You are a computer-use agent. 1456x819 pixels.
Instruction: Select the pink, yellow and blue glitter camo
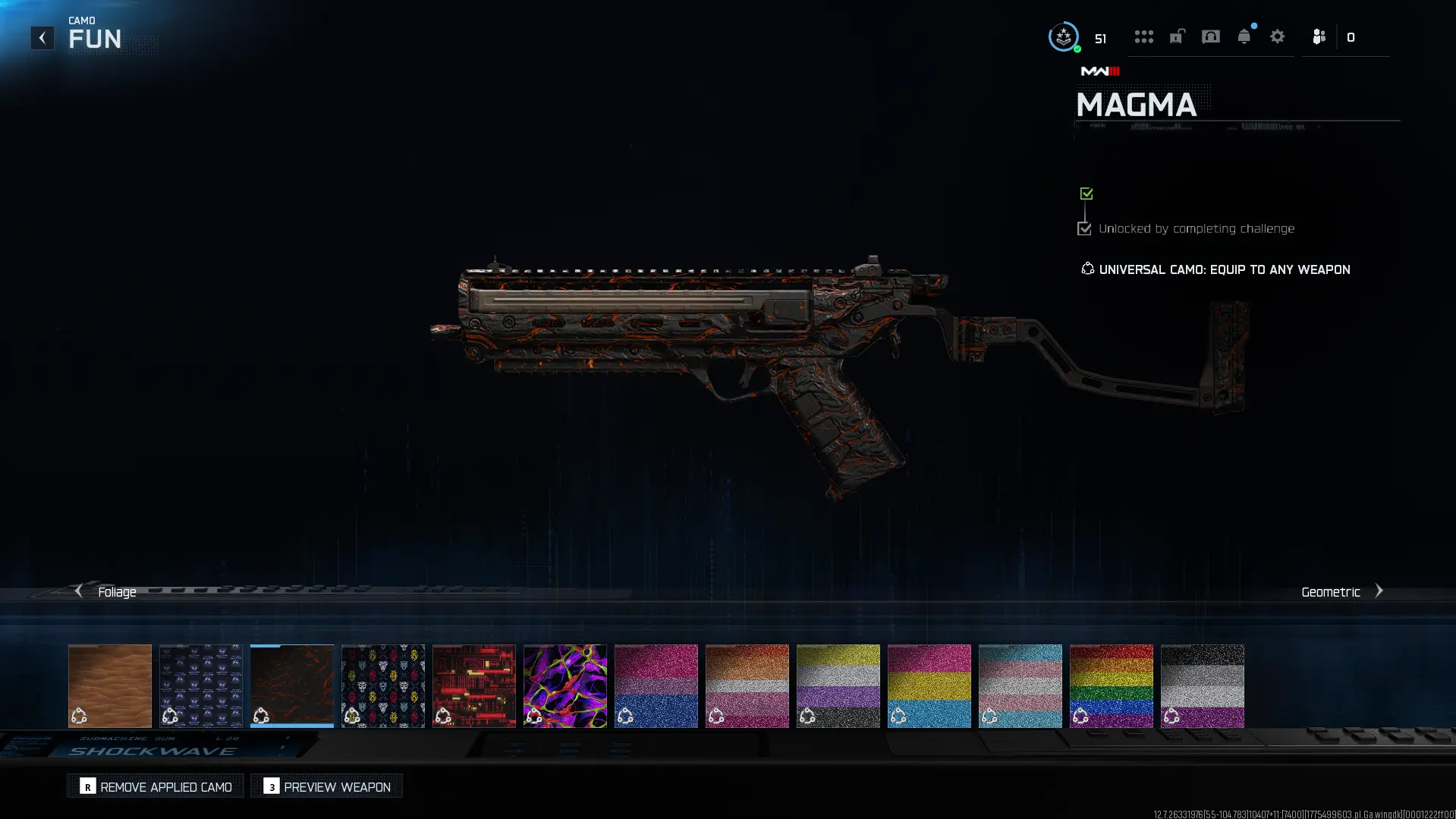929,685
